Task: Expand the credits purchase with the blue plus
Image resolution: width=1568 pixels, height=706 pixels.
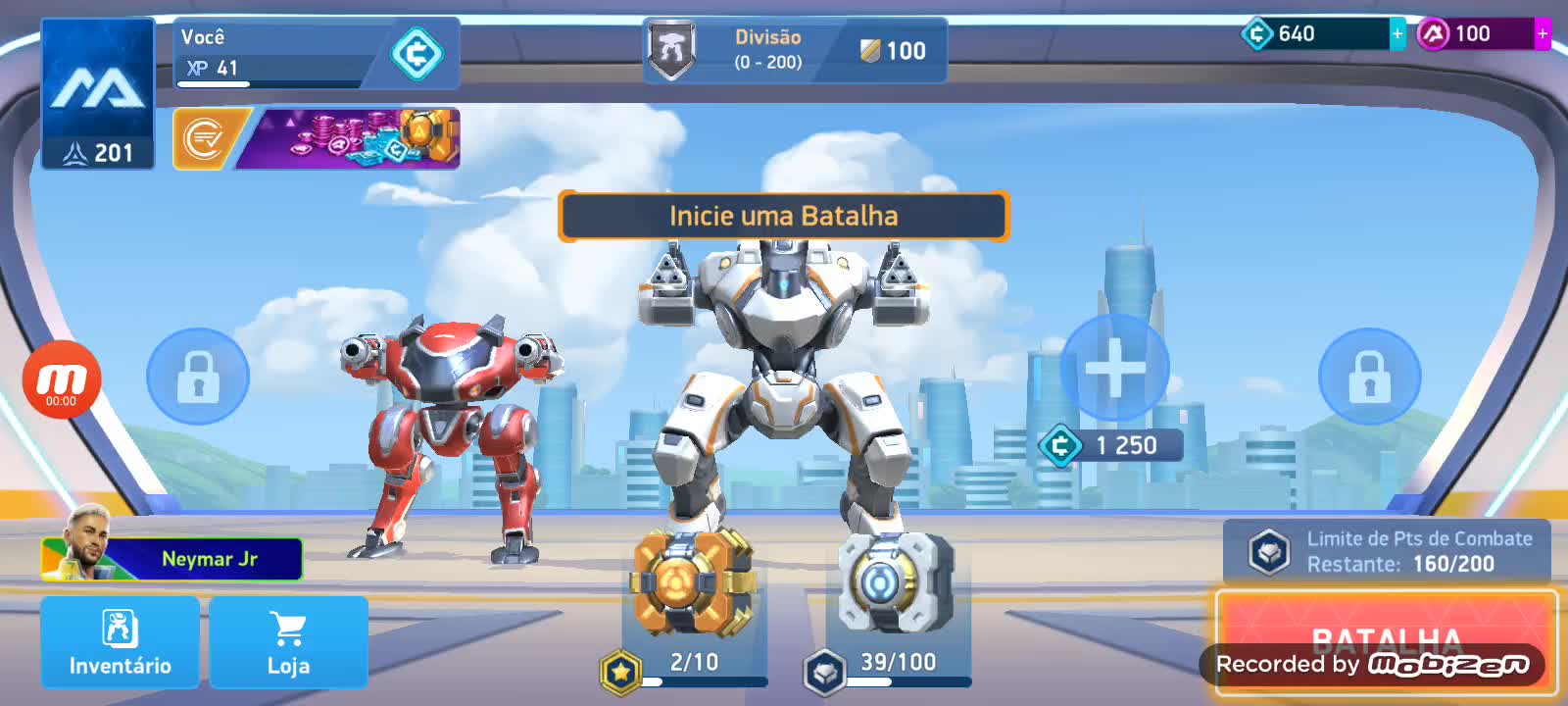Action: coord(1396,32)
